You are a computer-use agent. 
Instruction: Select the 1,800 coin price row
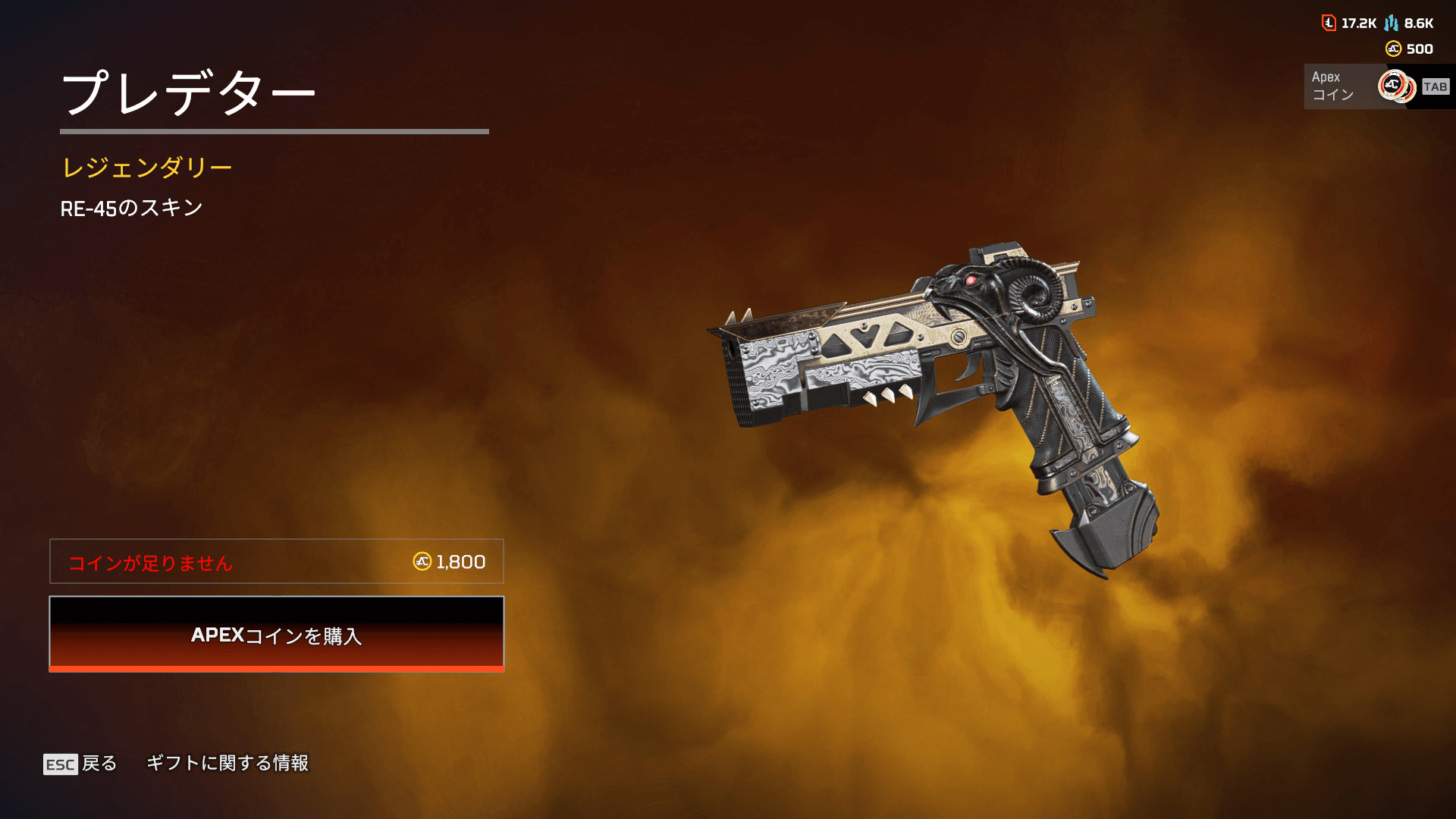tap(277, 562)
